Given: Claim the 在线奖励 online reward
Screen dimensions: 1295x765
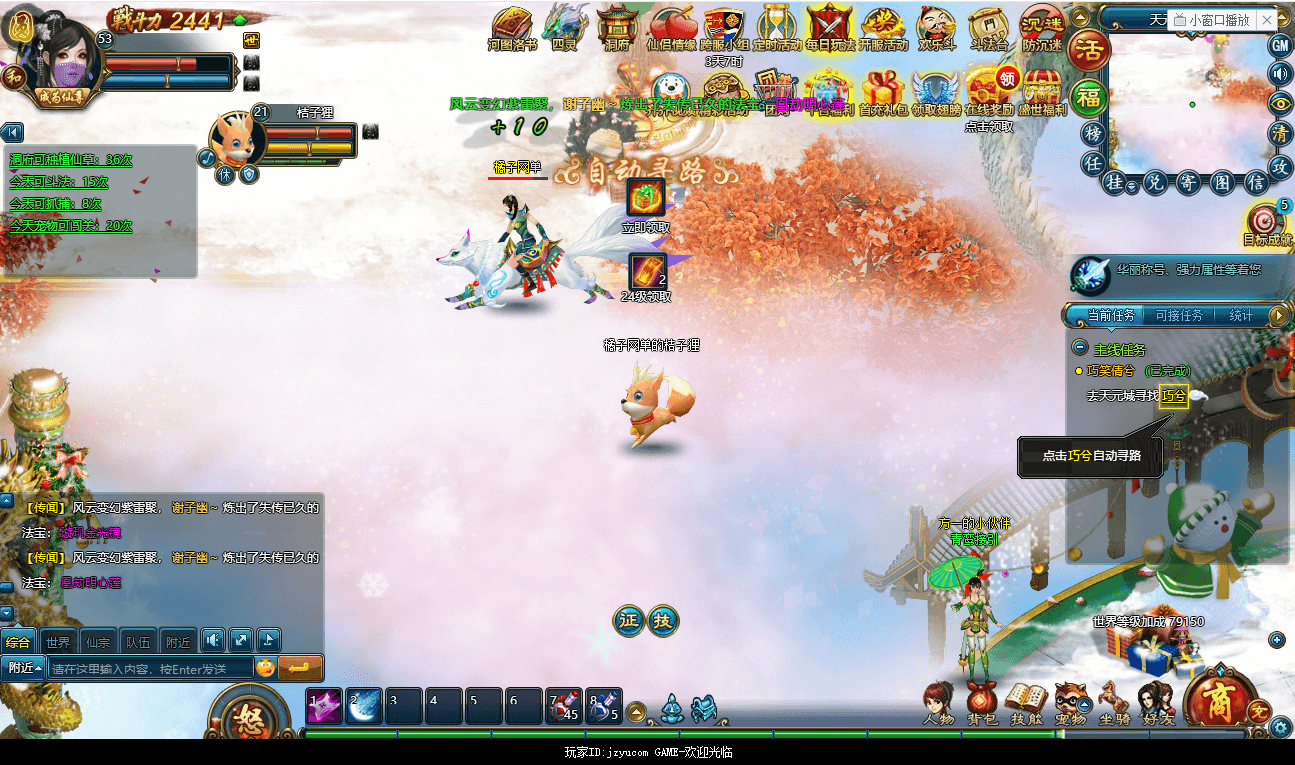Looking at the screenshot, I should tap(988, 88).
